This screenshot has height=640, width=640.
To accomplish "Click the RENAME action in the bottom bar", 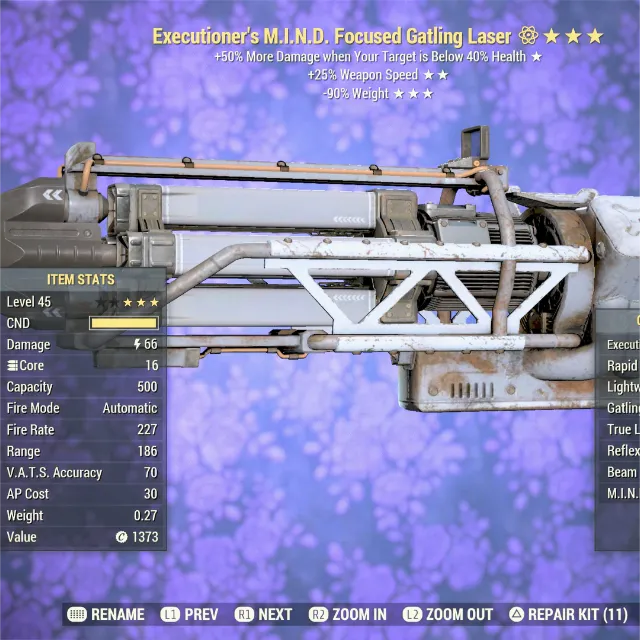I will coord(107,614).
